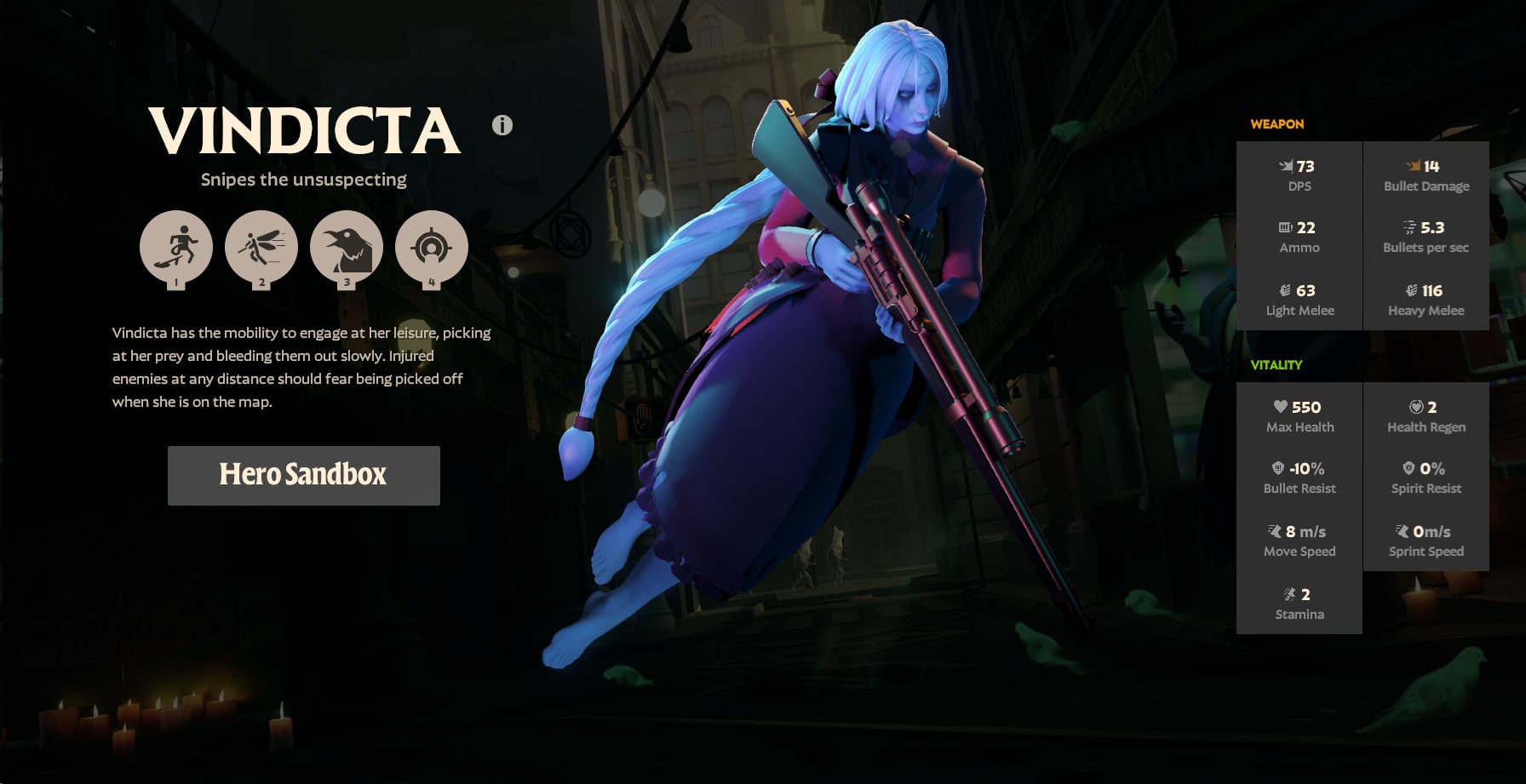Open the info icon beside VINDICTA

[501, 125]
